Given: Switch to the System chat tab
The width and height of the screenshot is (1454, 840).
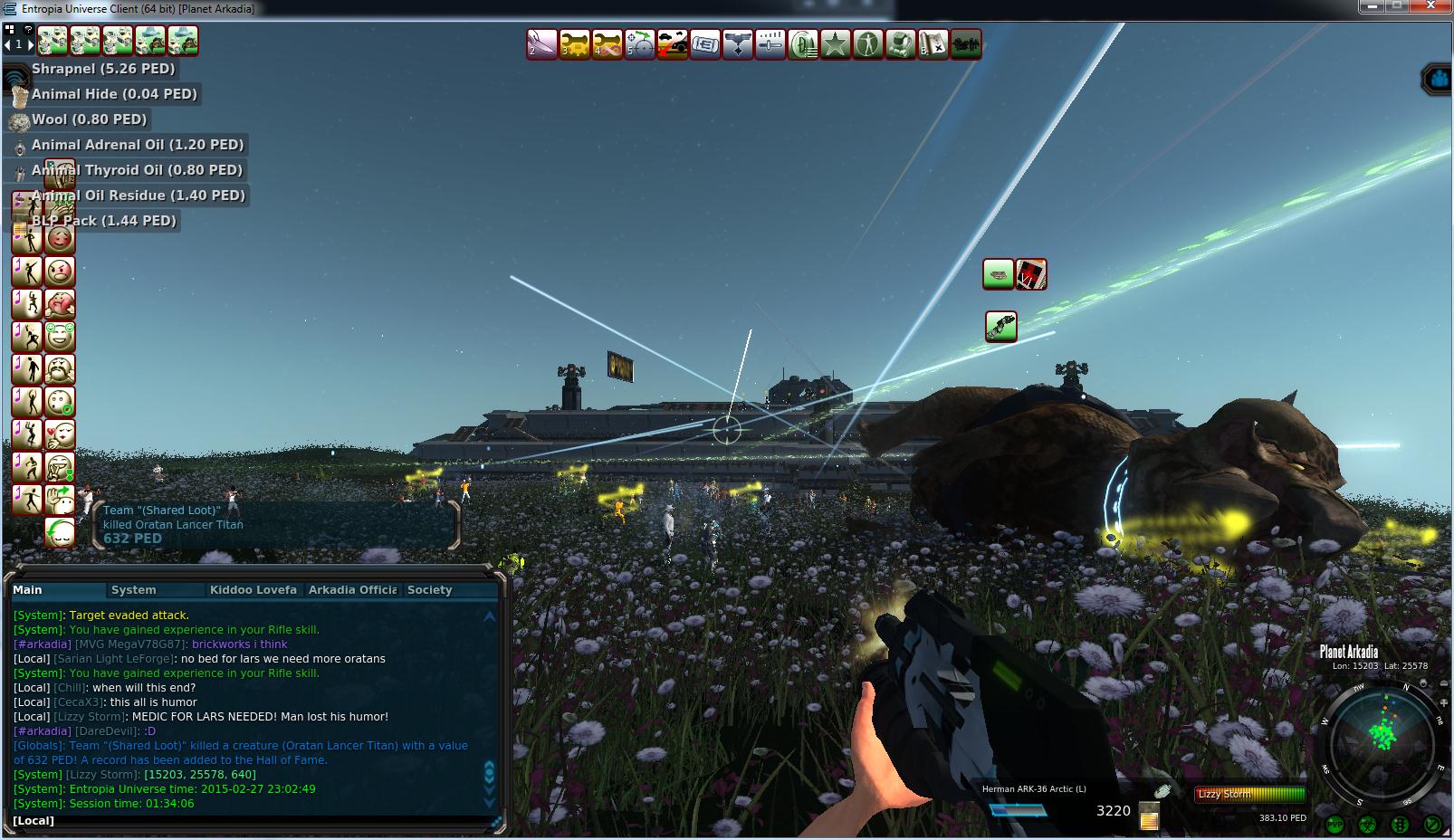Looking at the screenshot, I should click(x=133, y=590).
